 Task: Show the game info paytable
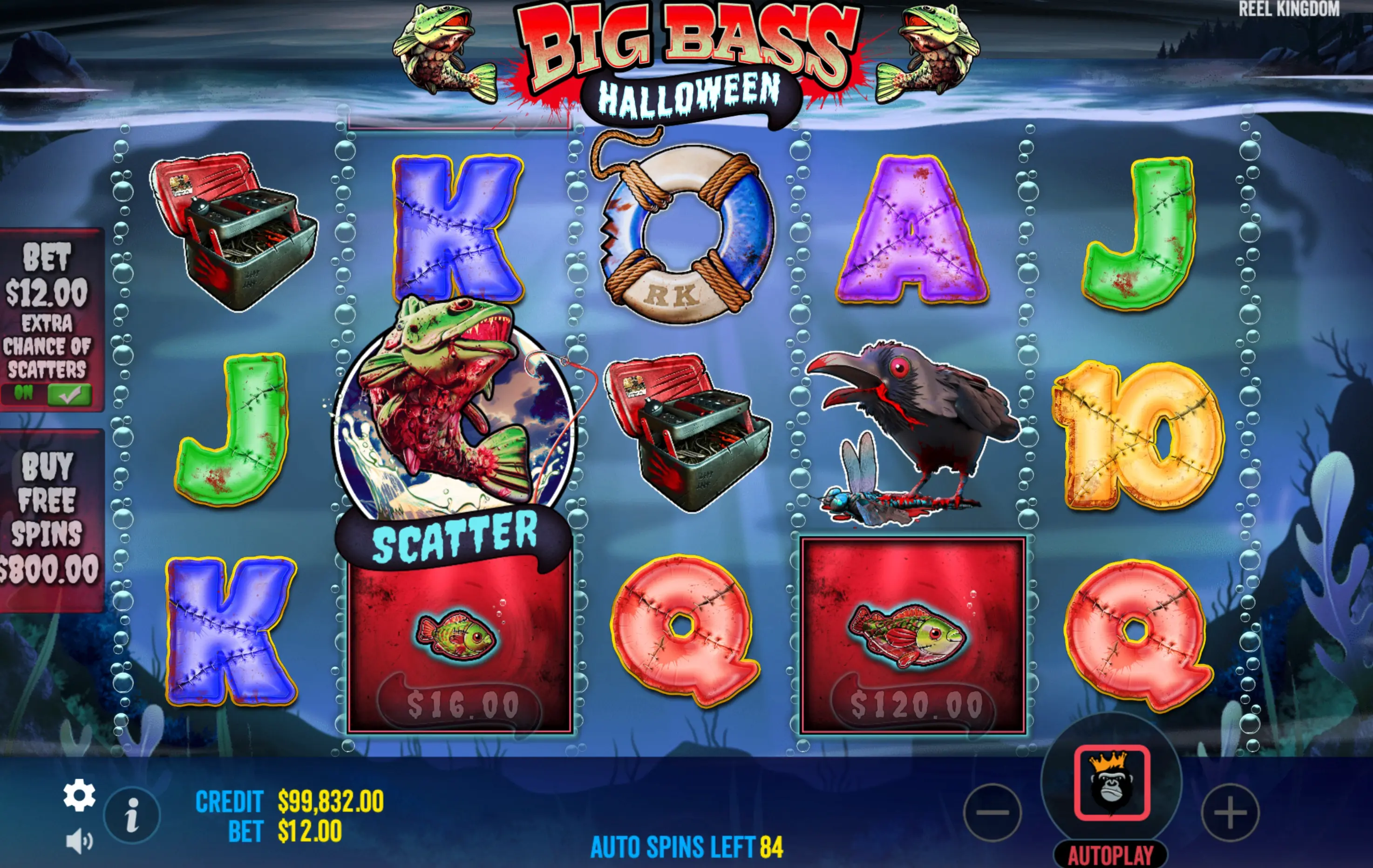[132, 815]
